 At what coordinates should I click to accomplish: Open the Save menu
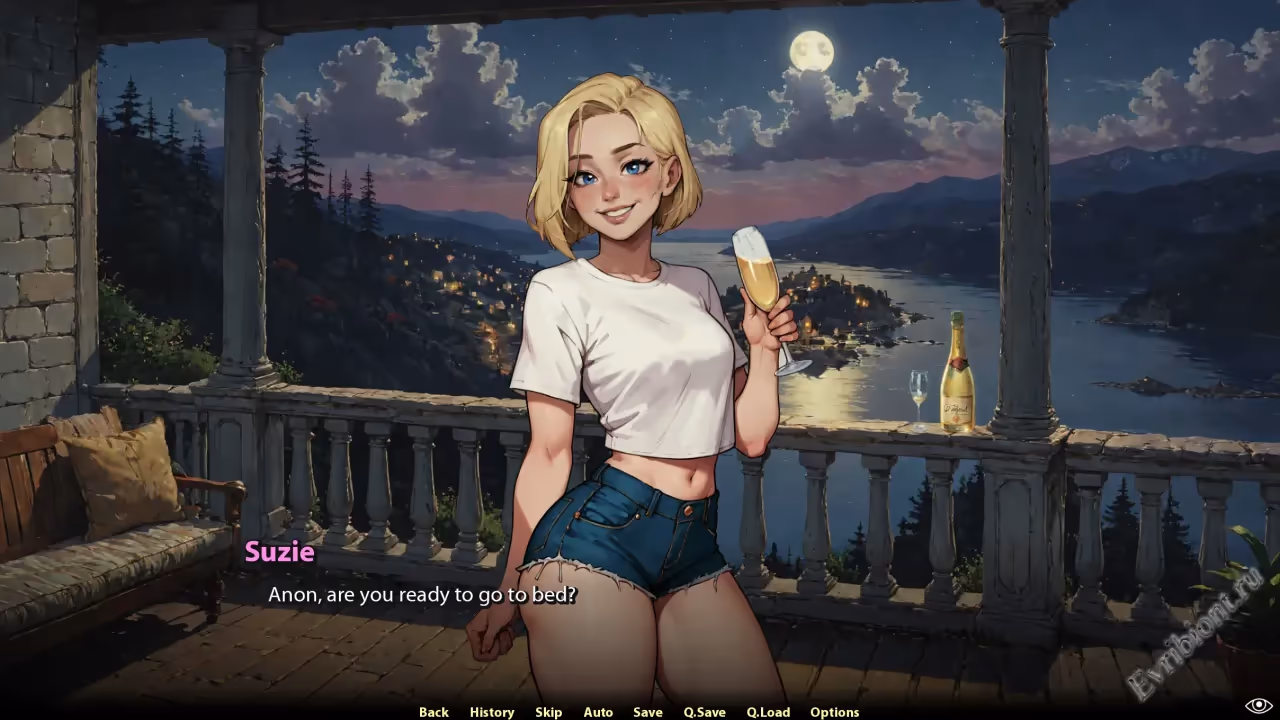click(648, 712)
